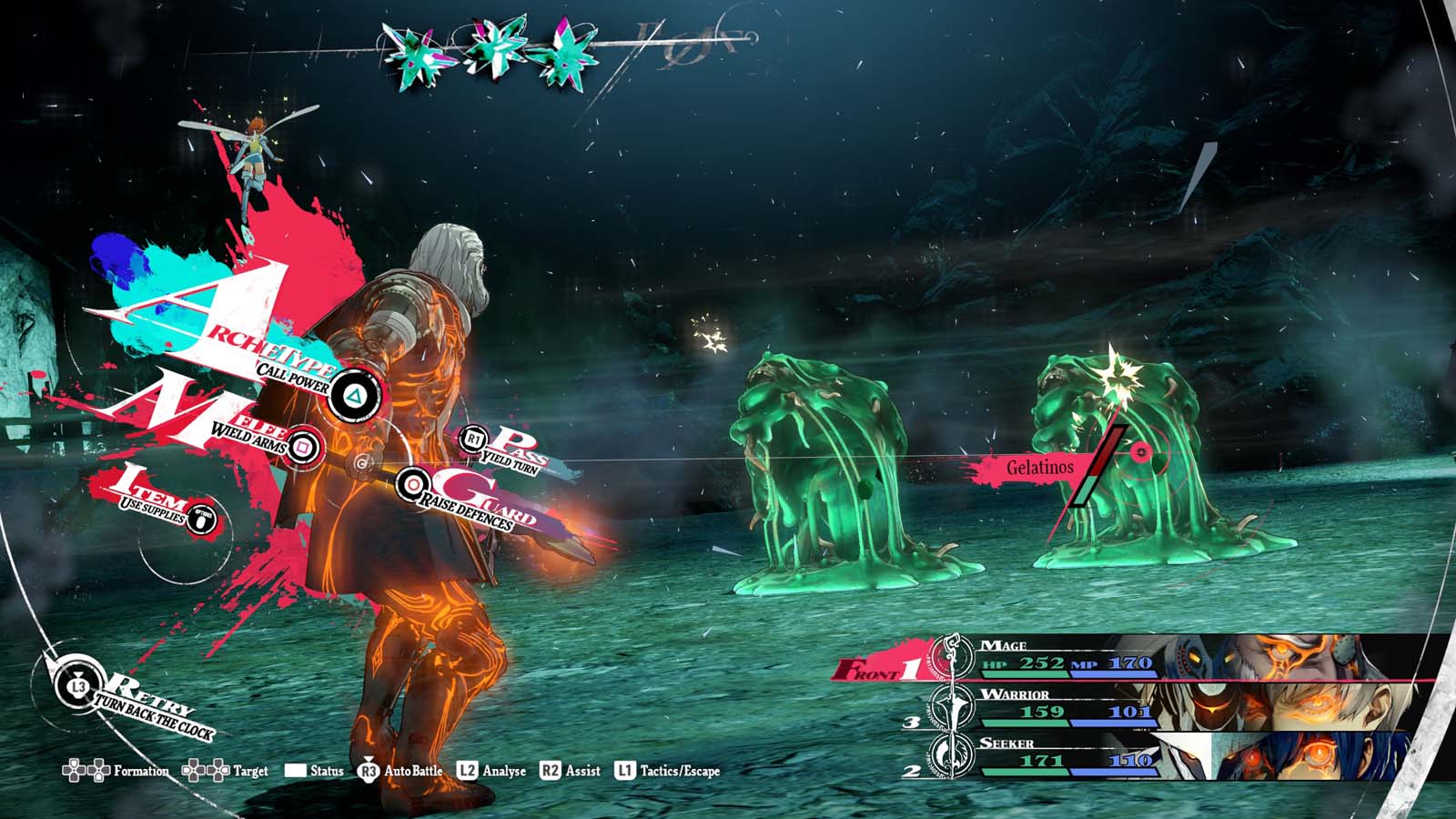The height and width of the screenshot is (819, 1456).
Task: Open Analyse for the enemy
Action: click(491, 771)
